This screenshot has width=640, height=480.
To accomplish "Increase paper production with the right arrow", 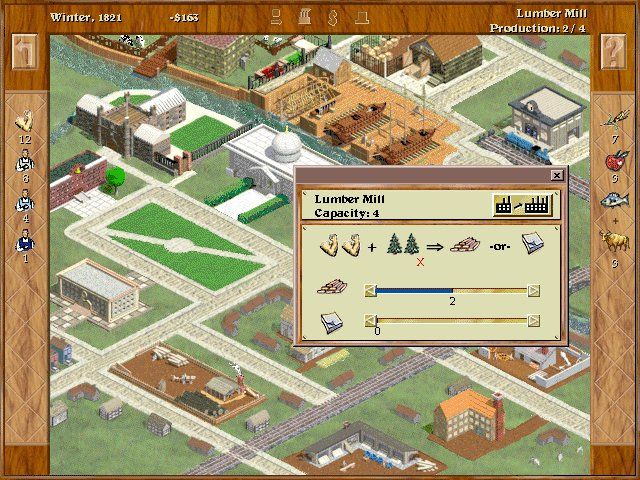I will (x=534, y=321).
